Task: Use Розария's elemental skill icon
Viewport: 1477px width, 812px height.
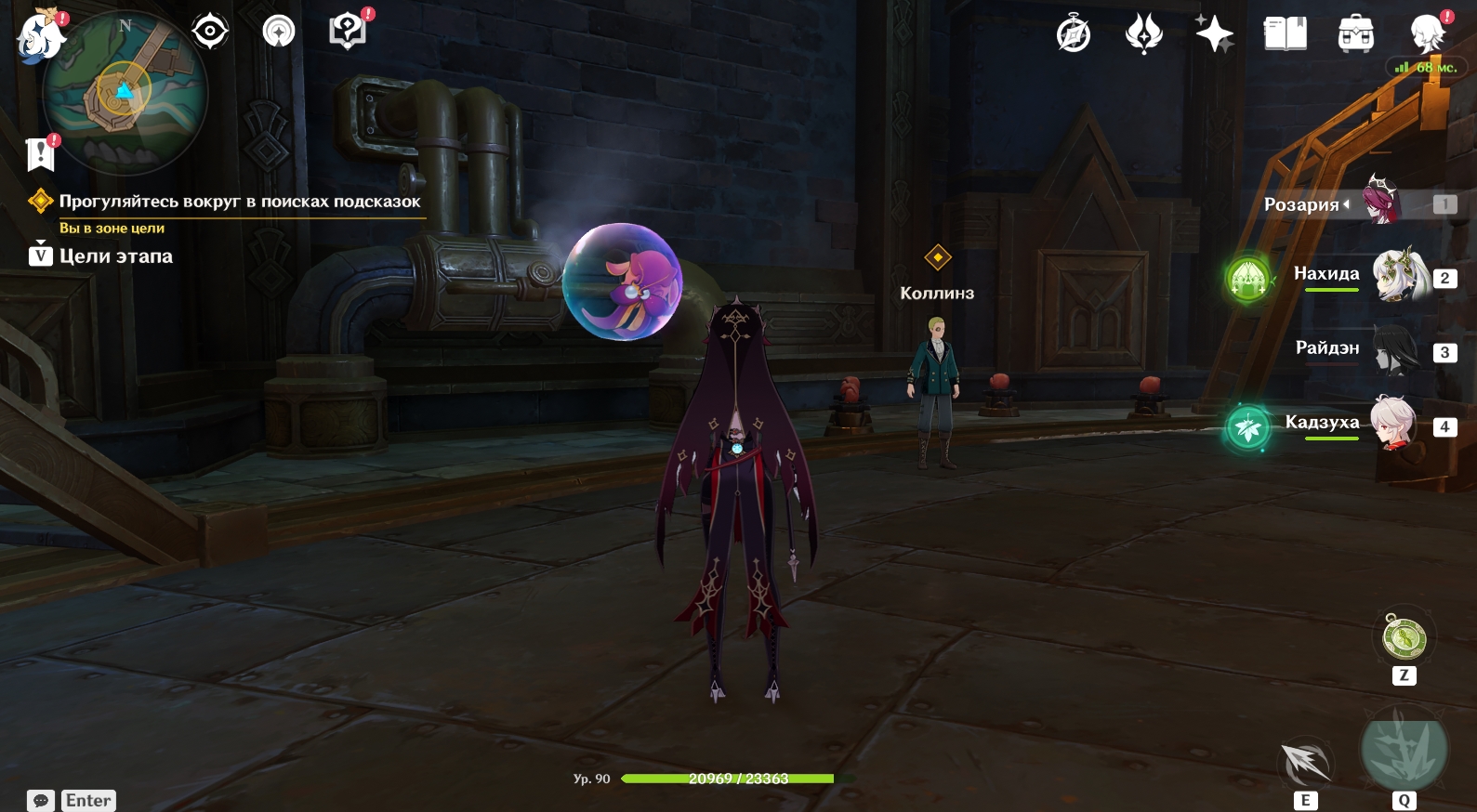Action: (x=1305, y=762)
